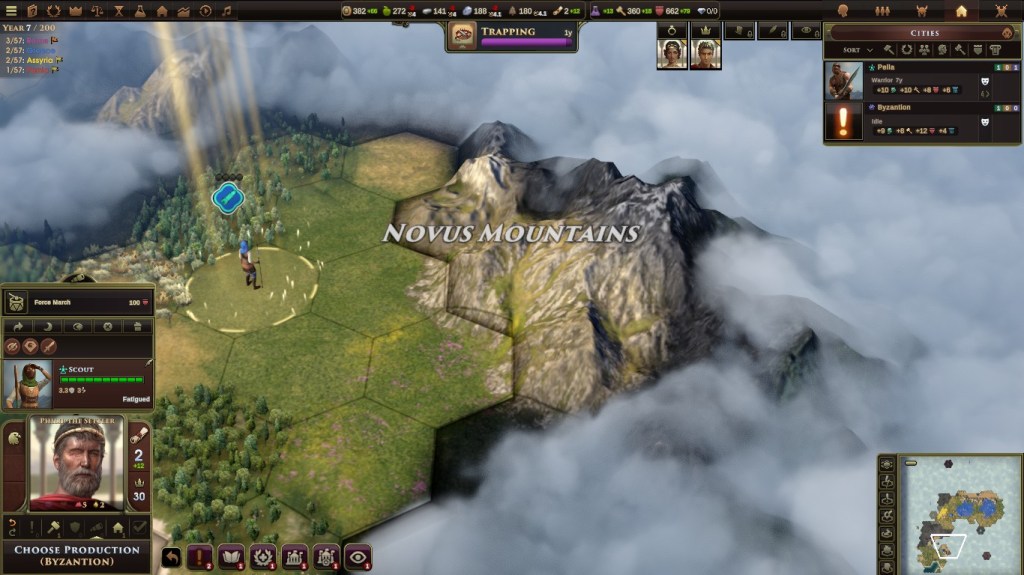Open the hamburger main menu

pyautogui.click(x=9, y=11)
